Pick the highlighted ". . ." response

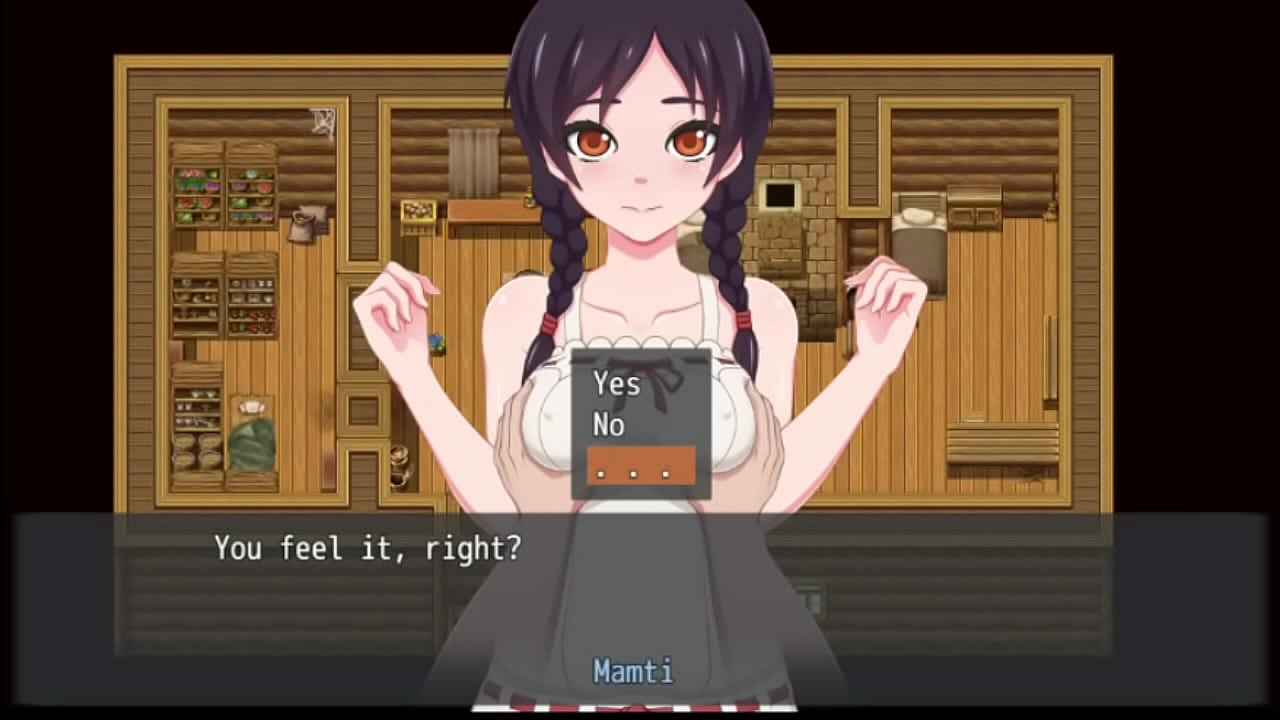click(x=640, y=466)
